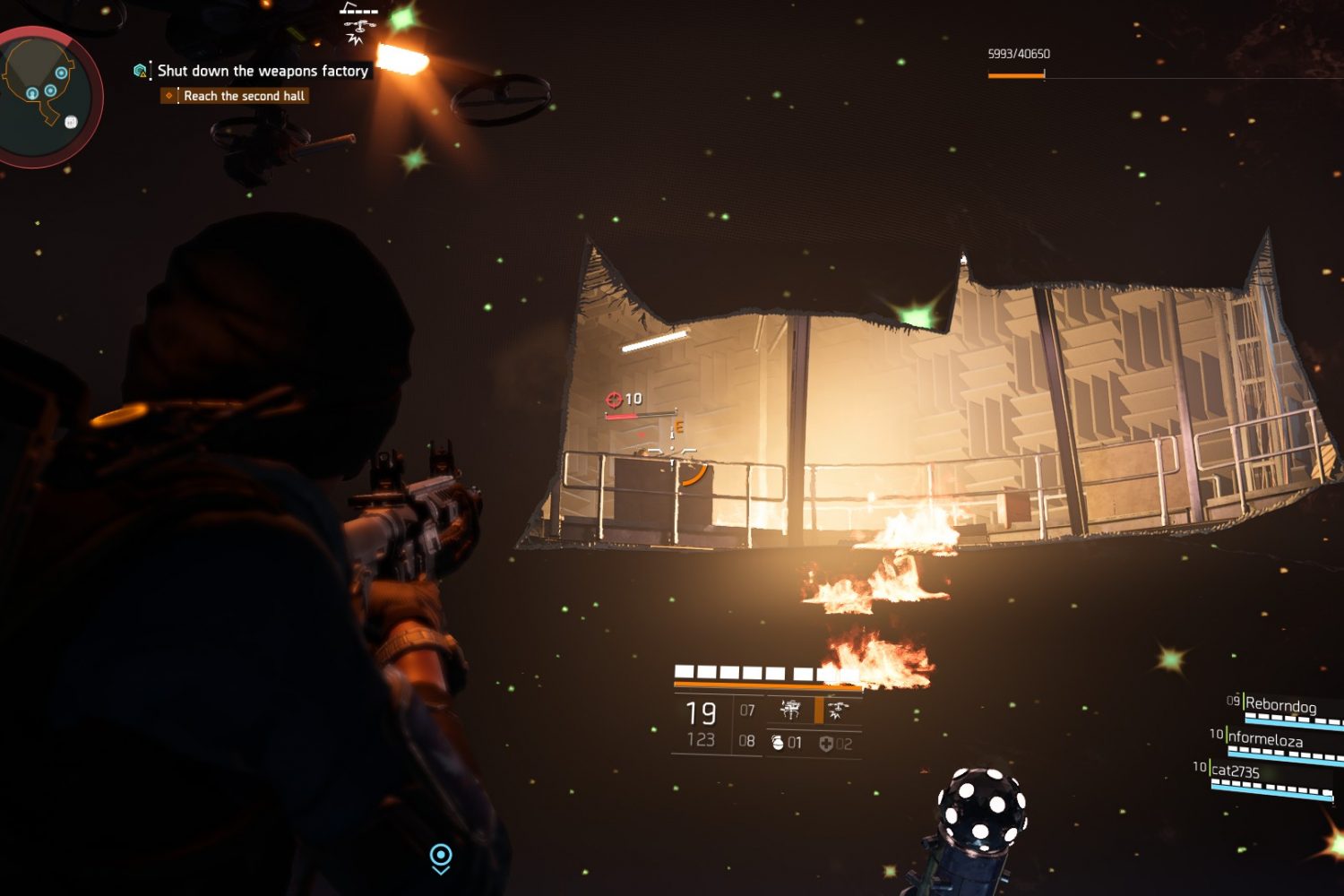Select the grenade icon
The height and width of the screenshot is (896, 1344).
coord(777,743)
